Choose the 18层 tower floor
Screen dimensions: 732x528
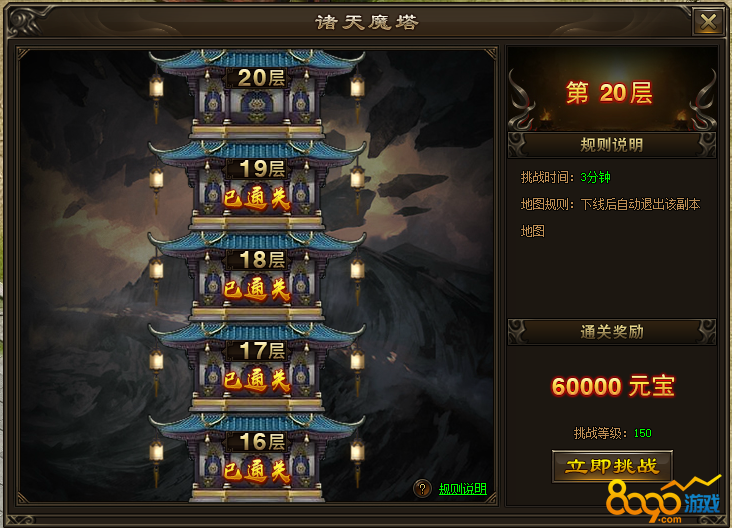256,277
